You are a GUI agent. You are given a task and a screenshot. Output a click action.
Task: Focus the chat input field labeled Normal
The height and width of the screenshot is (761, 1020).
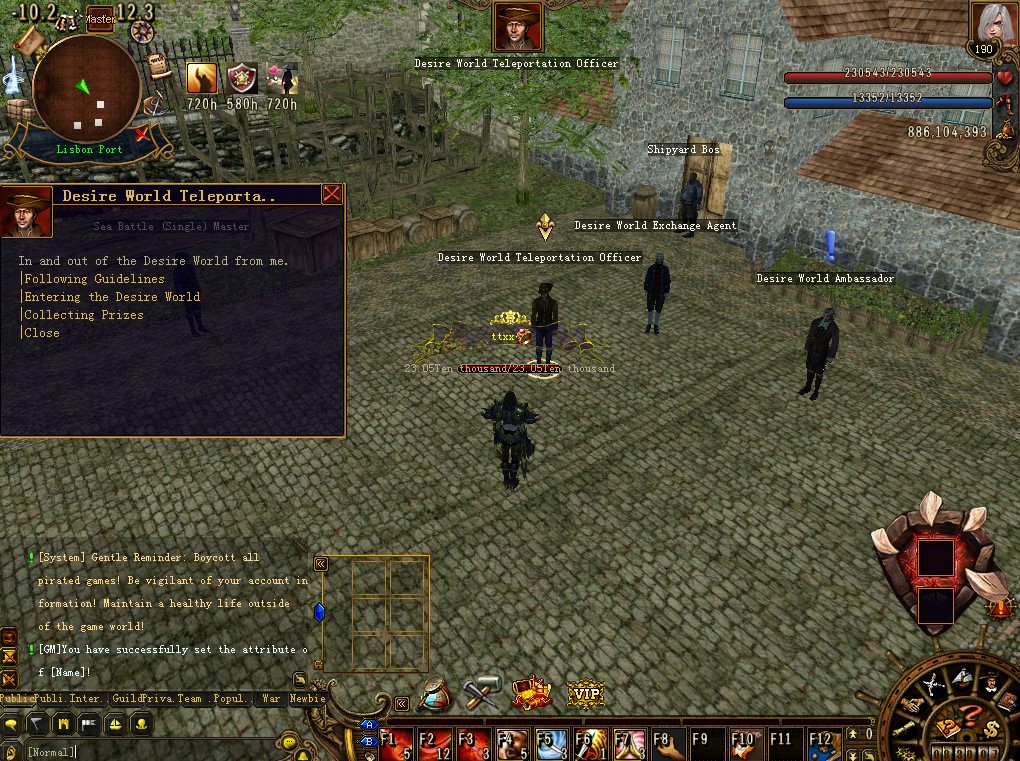pos(150,751)
